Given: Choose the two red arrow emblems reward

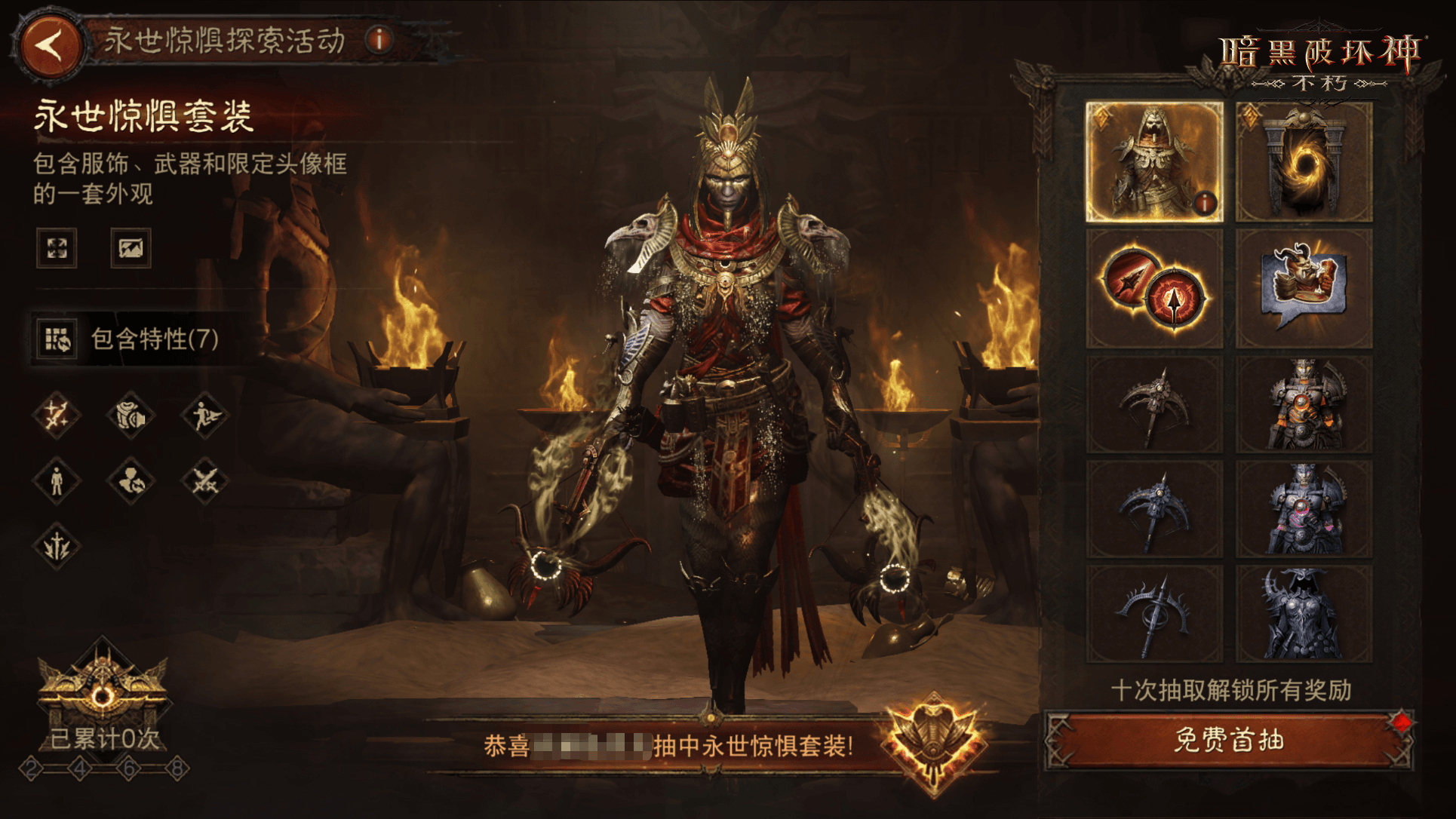Looking at the screenshot, I should coord(1153,289).
